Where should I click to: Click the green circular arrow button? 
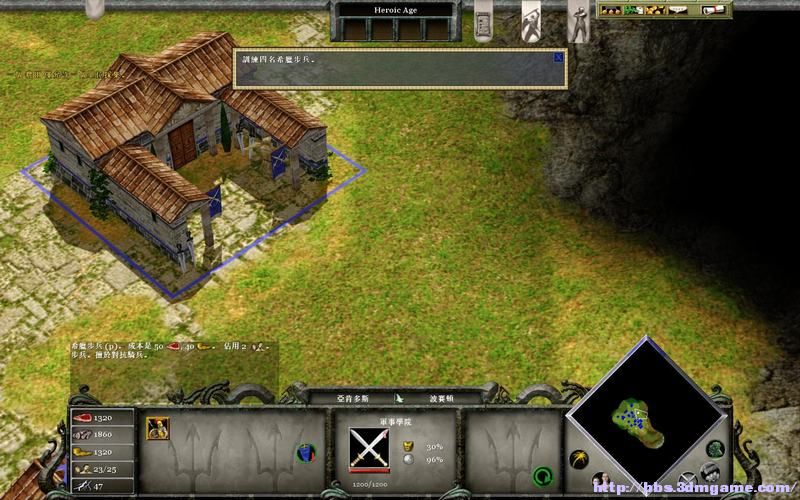pos(543,475)
